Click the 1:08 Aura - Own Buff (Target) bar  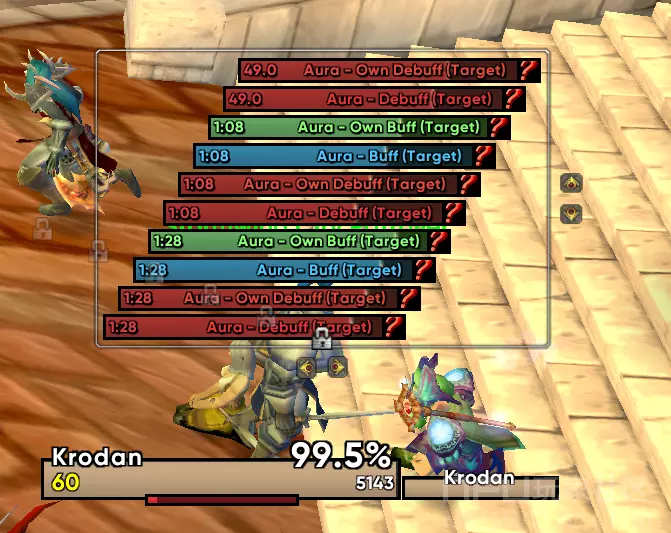click(x=348, y=128)
